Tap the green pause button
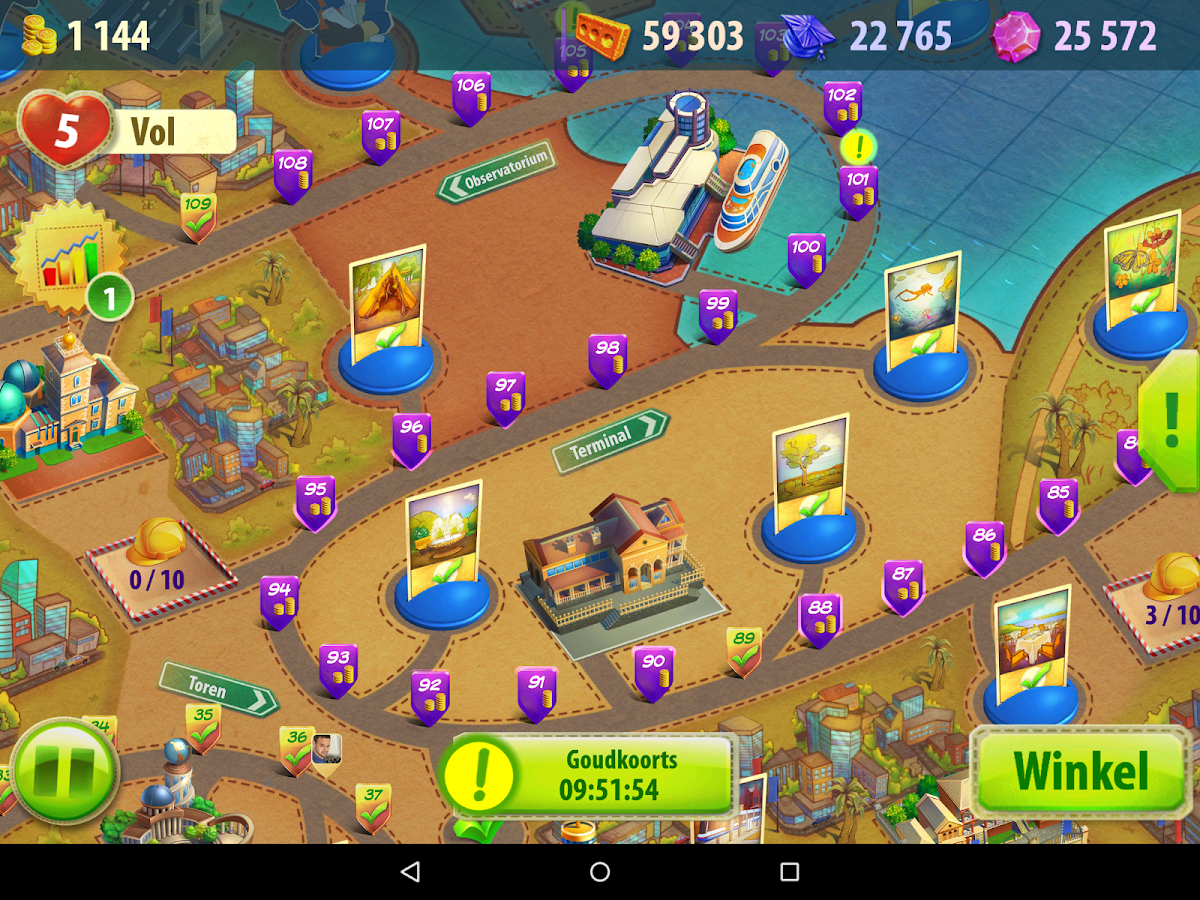 65,771
